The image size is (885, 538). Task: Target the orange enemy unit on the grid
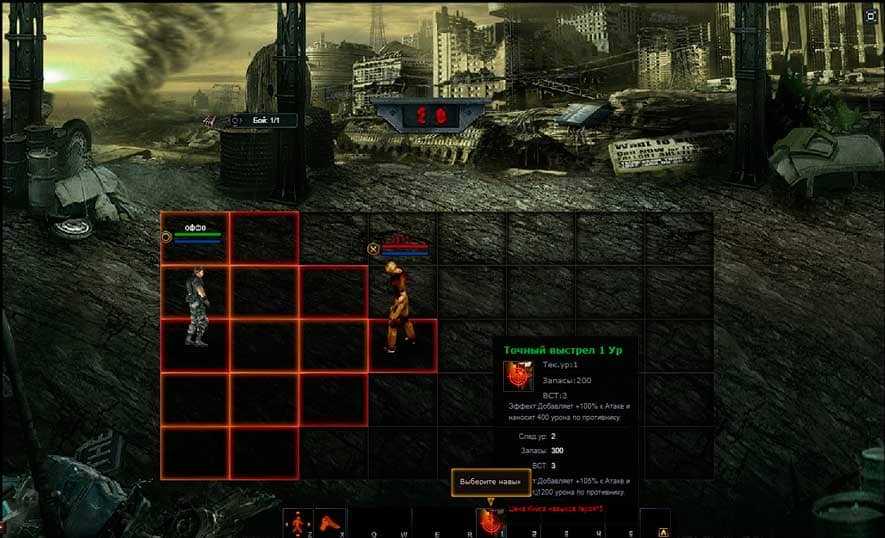pyautogui.click(x=398, y=308)
